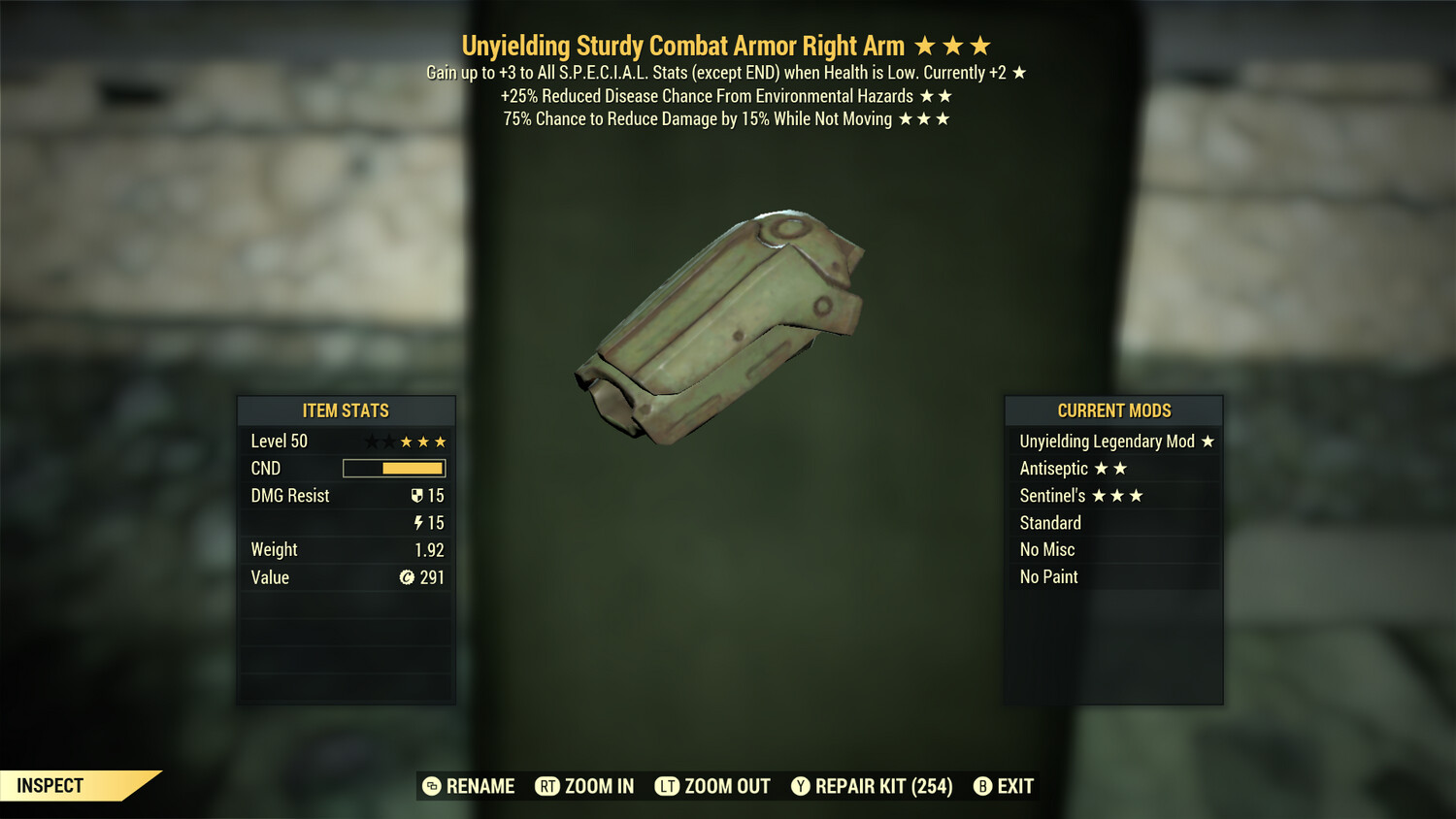Click the CURRENT MODS panel header
Screen dimensions: 1456x819
pyautogui.click(x=1112, y=410)
